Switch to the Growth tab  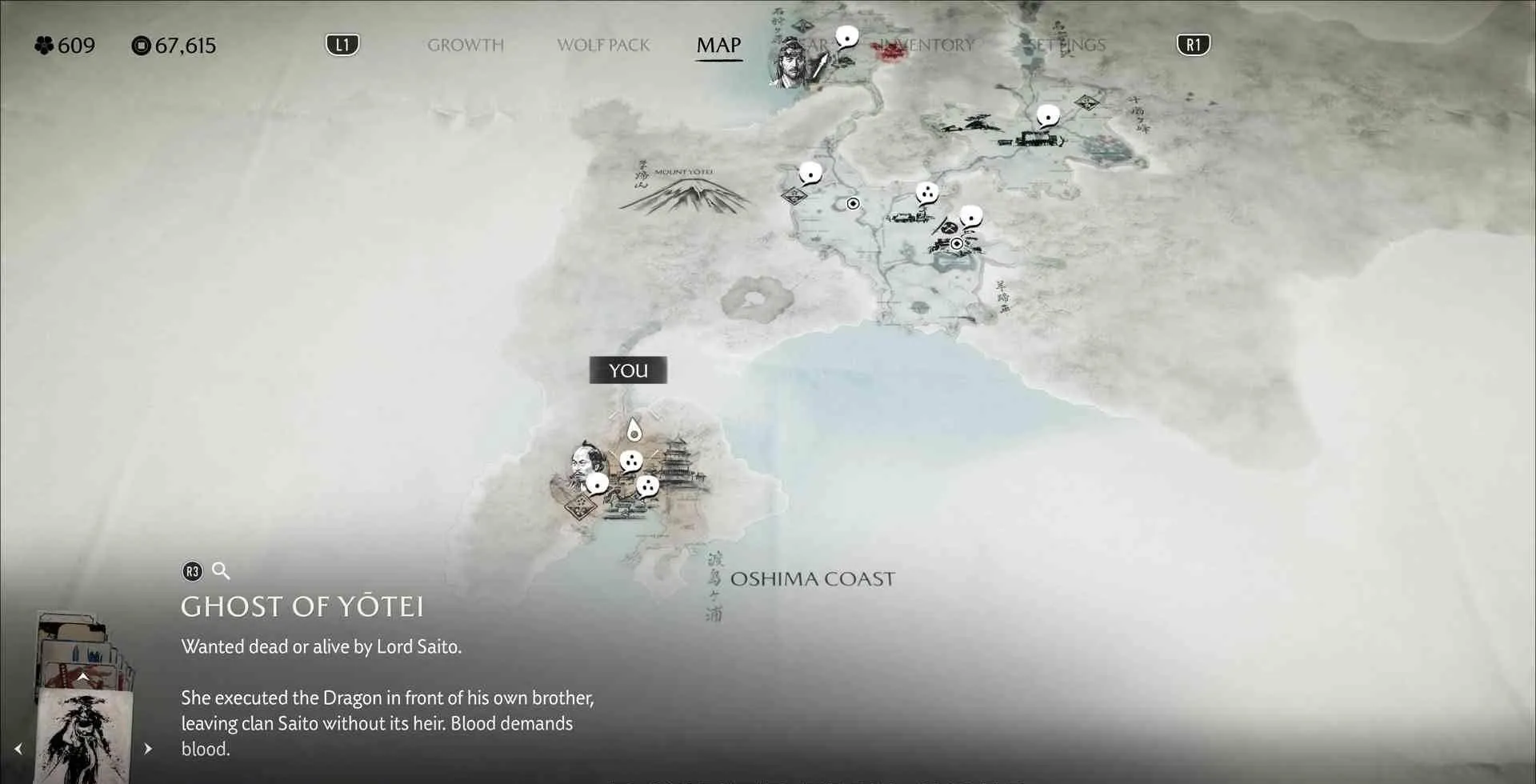tap(465, 45)
